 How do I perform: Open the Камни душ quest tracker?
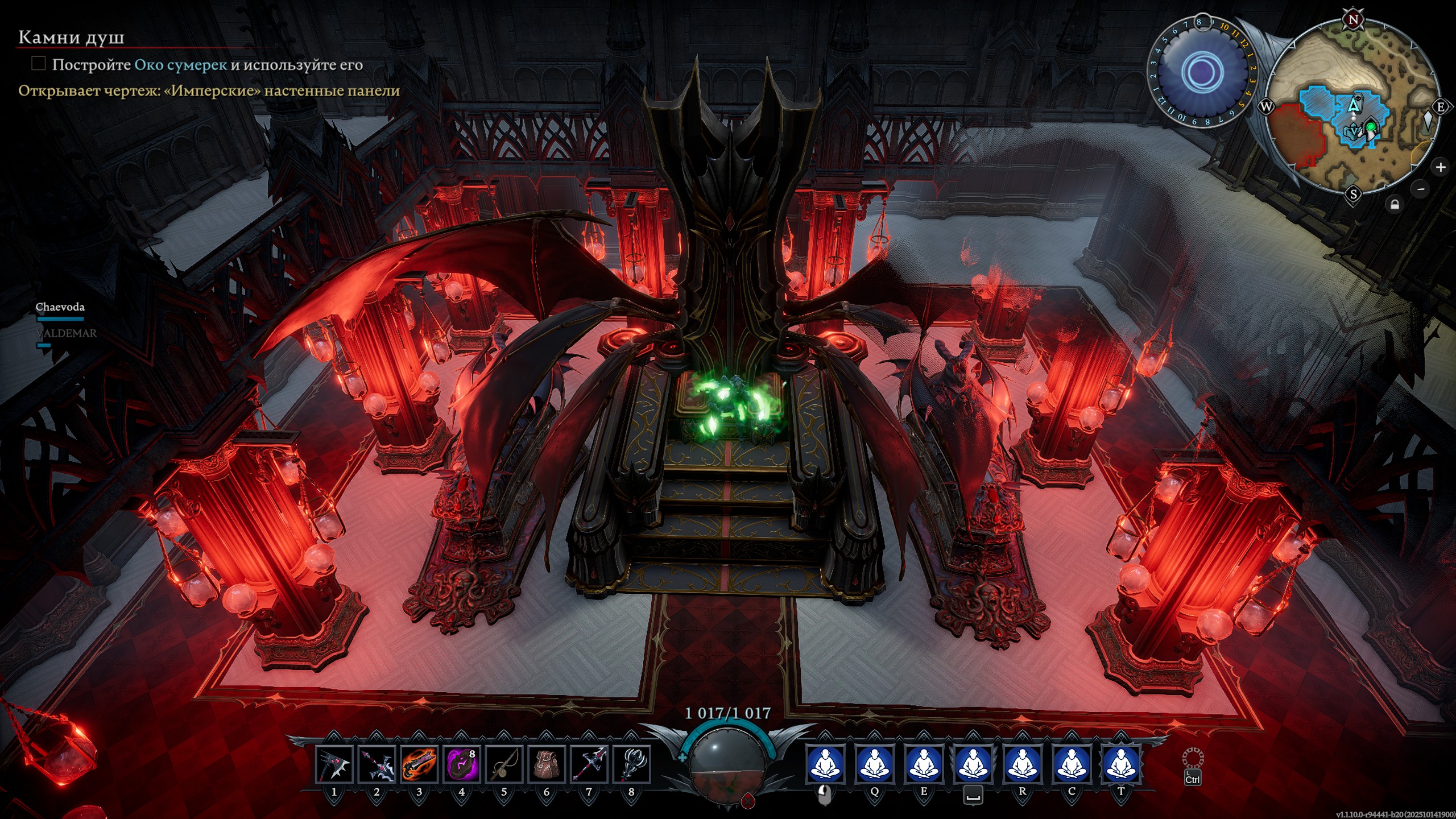[71, 38]
